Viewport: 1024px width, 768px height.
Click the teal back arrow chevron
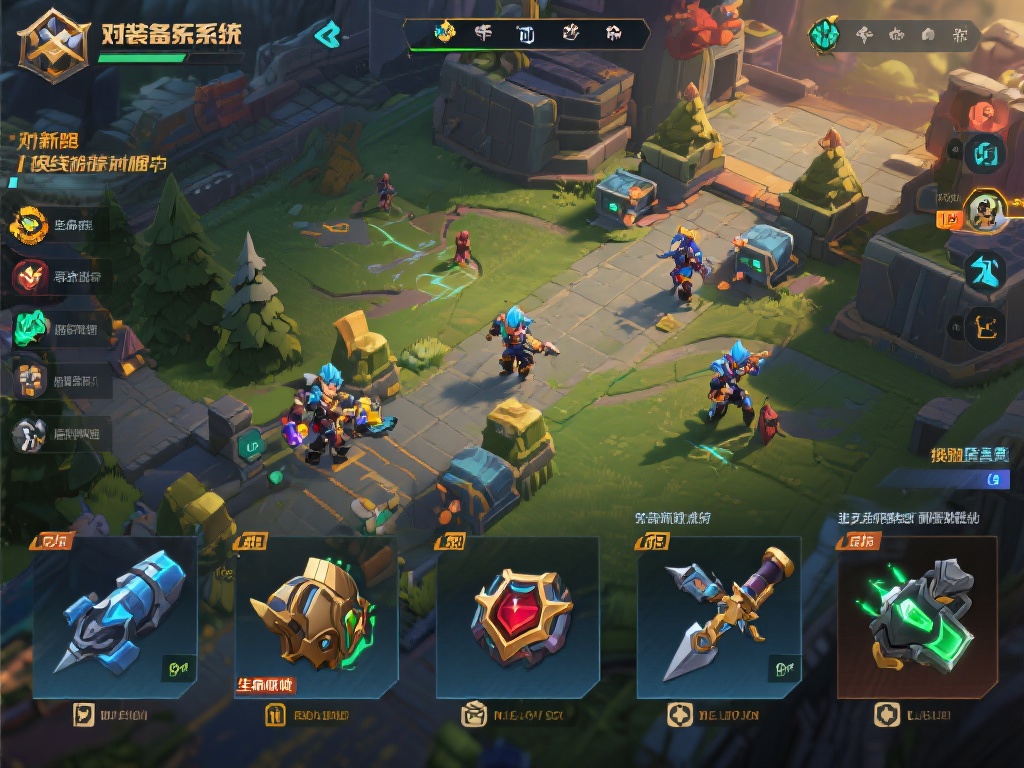[327, 35]
